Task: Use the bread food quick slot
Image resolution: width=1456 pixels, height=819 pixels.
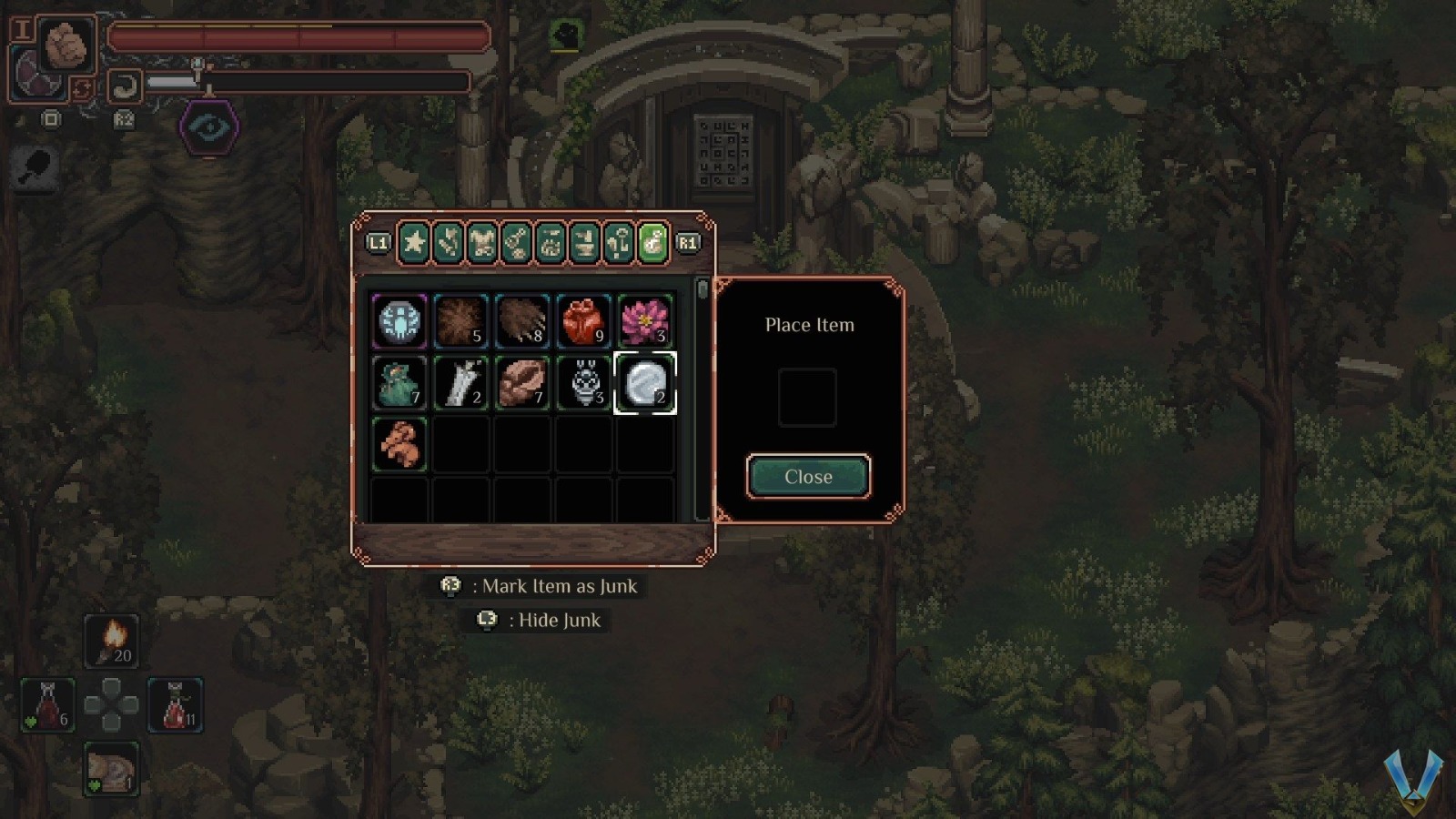Action: coord(111,770)
